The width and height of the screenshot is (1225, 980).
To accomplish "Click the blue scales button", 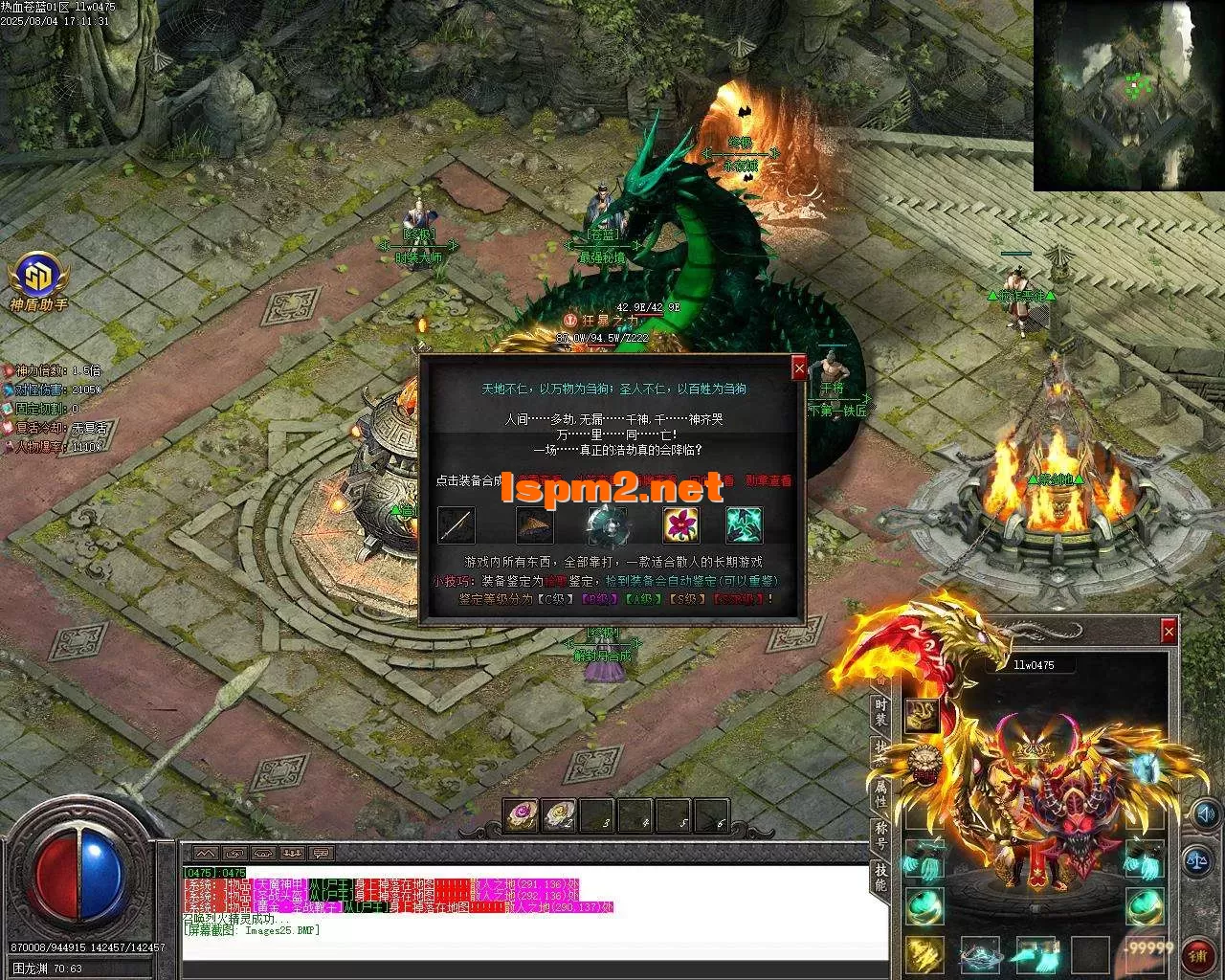I will click(x=1196, y=858).
